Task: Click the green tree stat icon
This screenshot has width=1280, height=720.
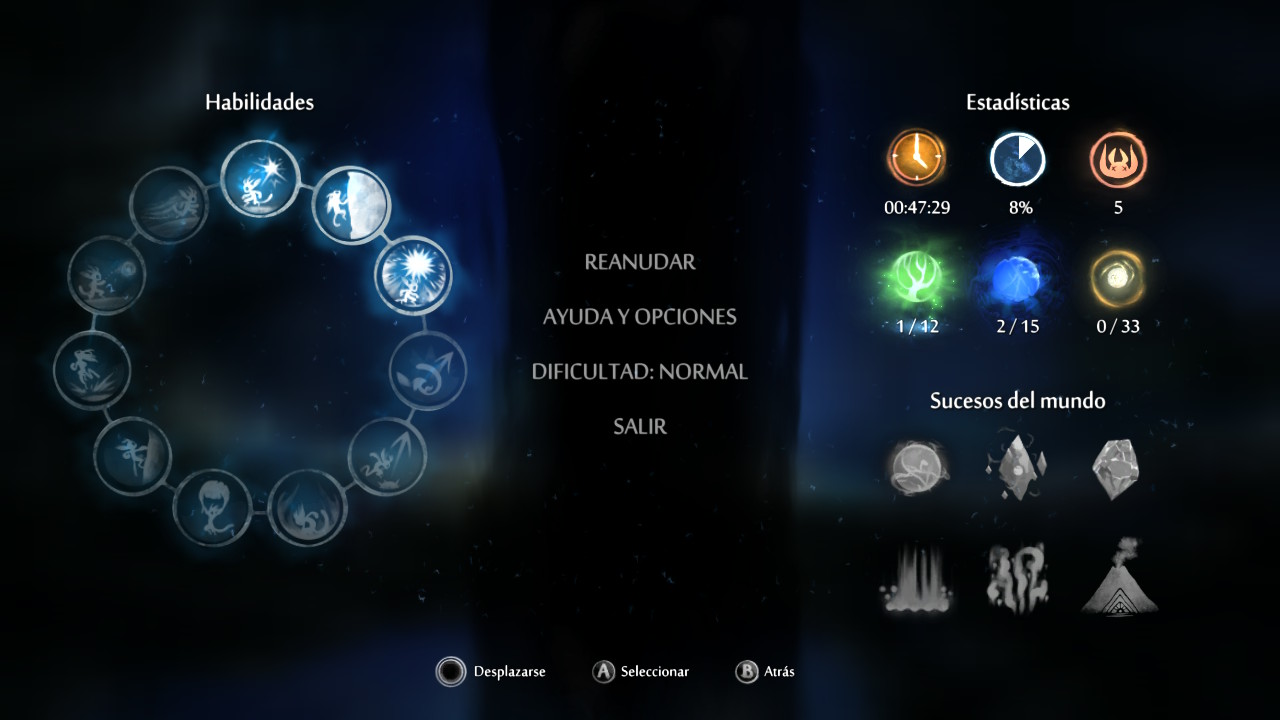Action: click(917, 280)
